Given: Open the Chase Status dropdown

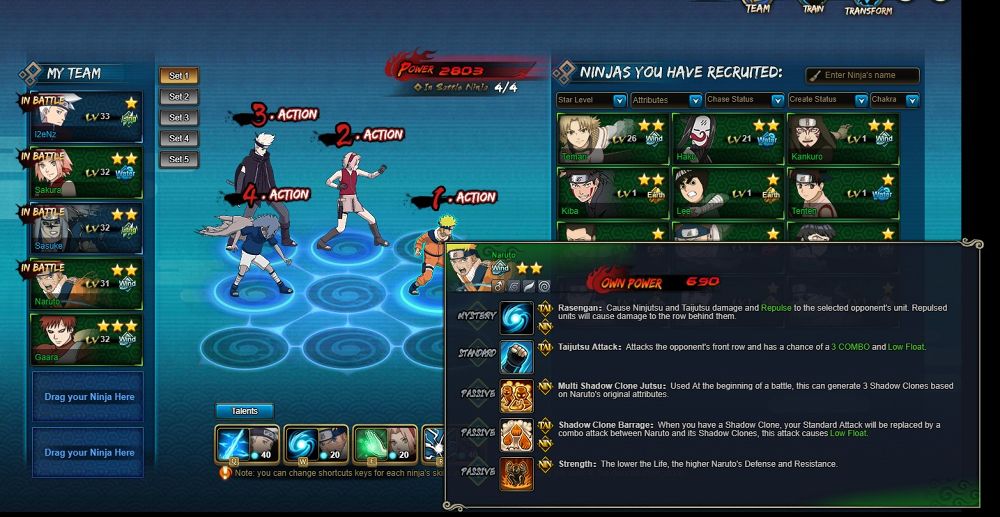Looking at the screenshot, I should [744, 100].
